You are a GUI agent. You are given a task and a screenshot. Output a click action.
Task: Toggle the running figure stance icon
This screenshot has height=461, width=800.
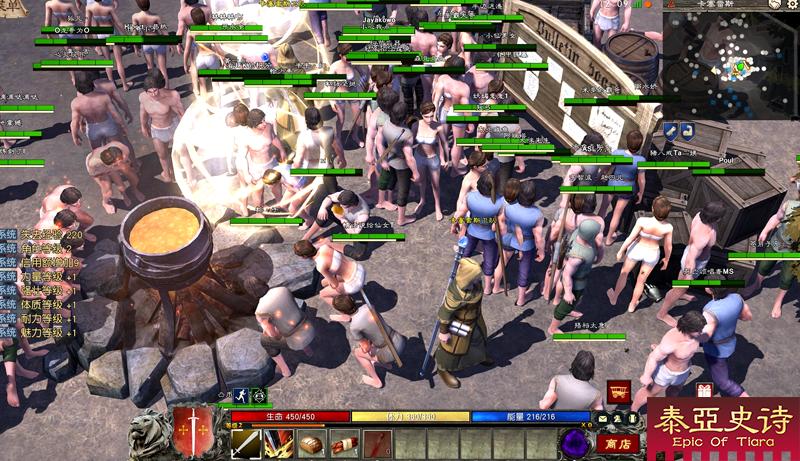tap(240, 395)
